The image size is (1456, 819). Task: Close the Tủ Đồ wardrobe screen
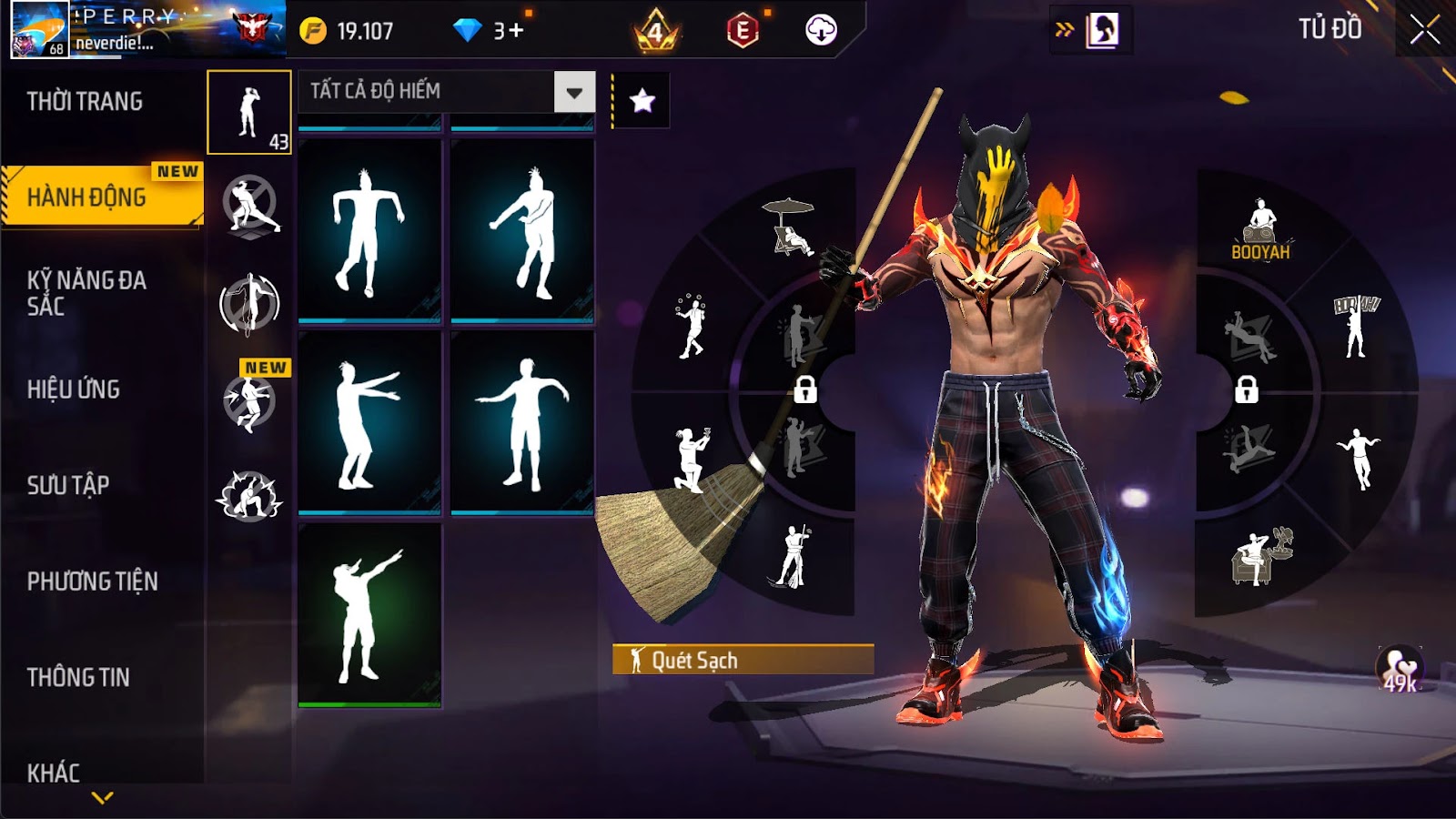(x=1425, y=30)
